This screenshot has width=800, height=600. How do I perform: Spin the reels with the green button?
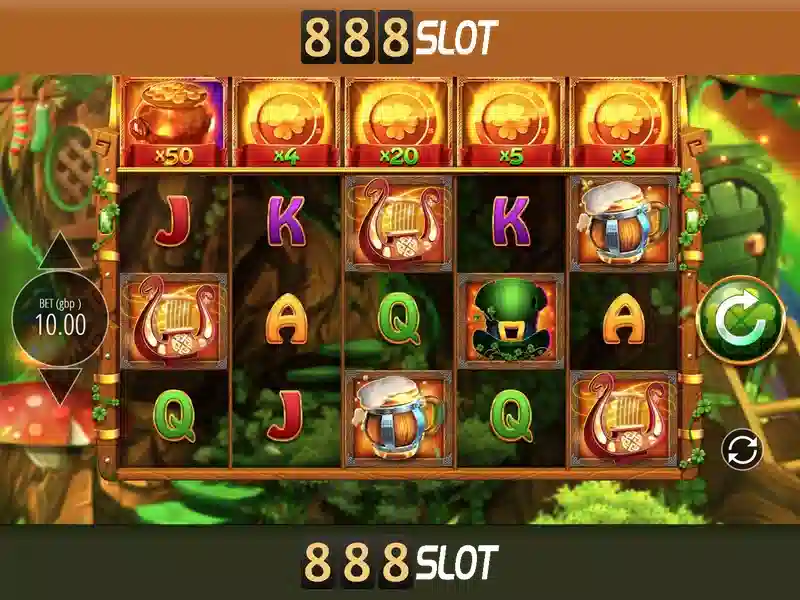pos(740,319)
